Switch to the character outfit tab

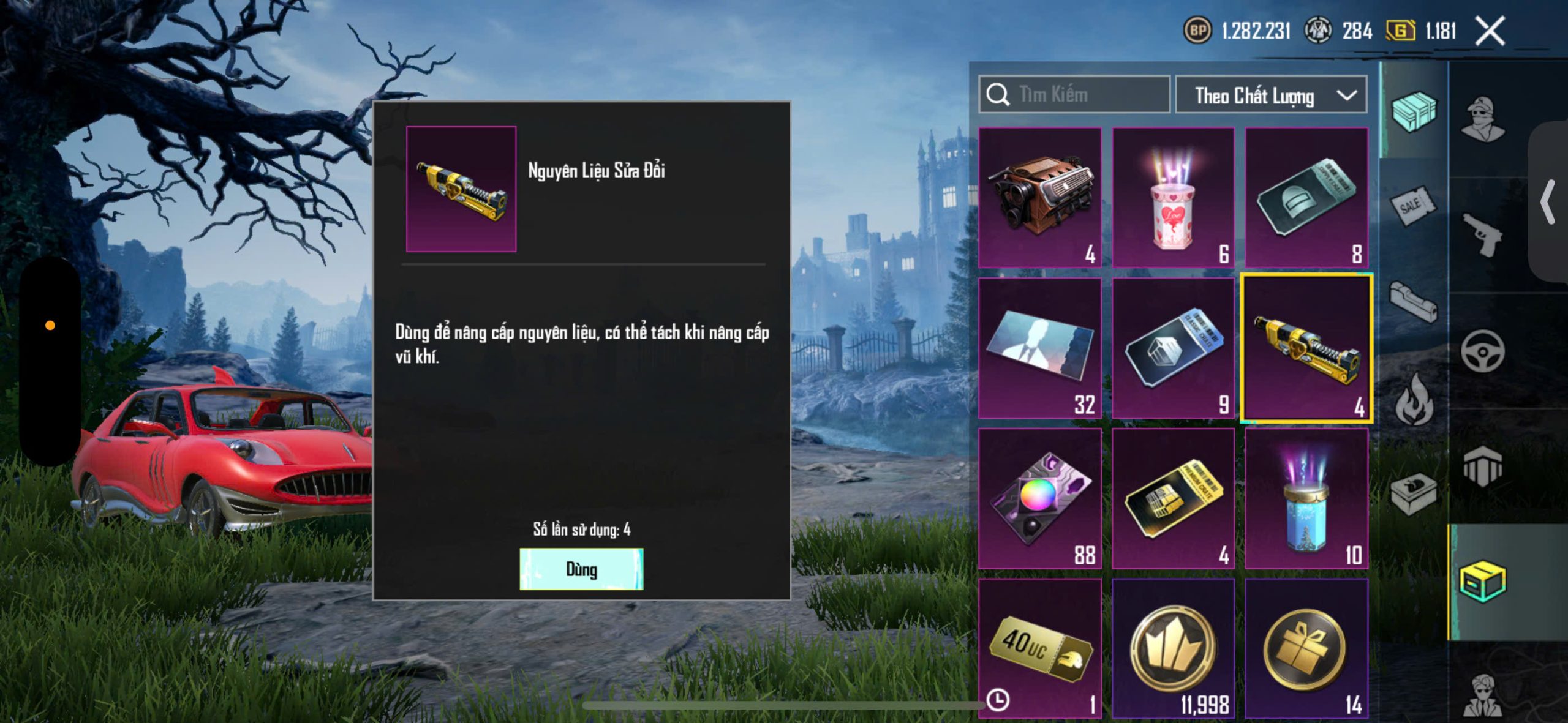click(x=1482, y=119)
